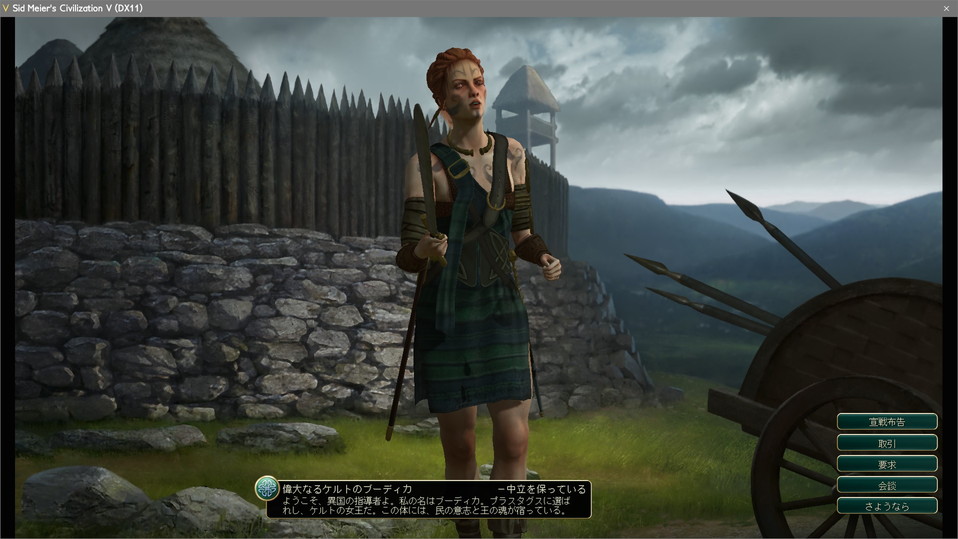Click the Celtic civilization emblem icon

pyautogui.click(x=266, y=488)
